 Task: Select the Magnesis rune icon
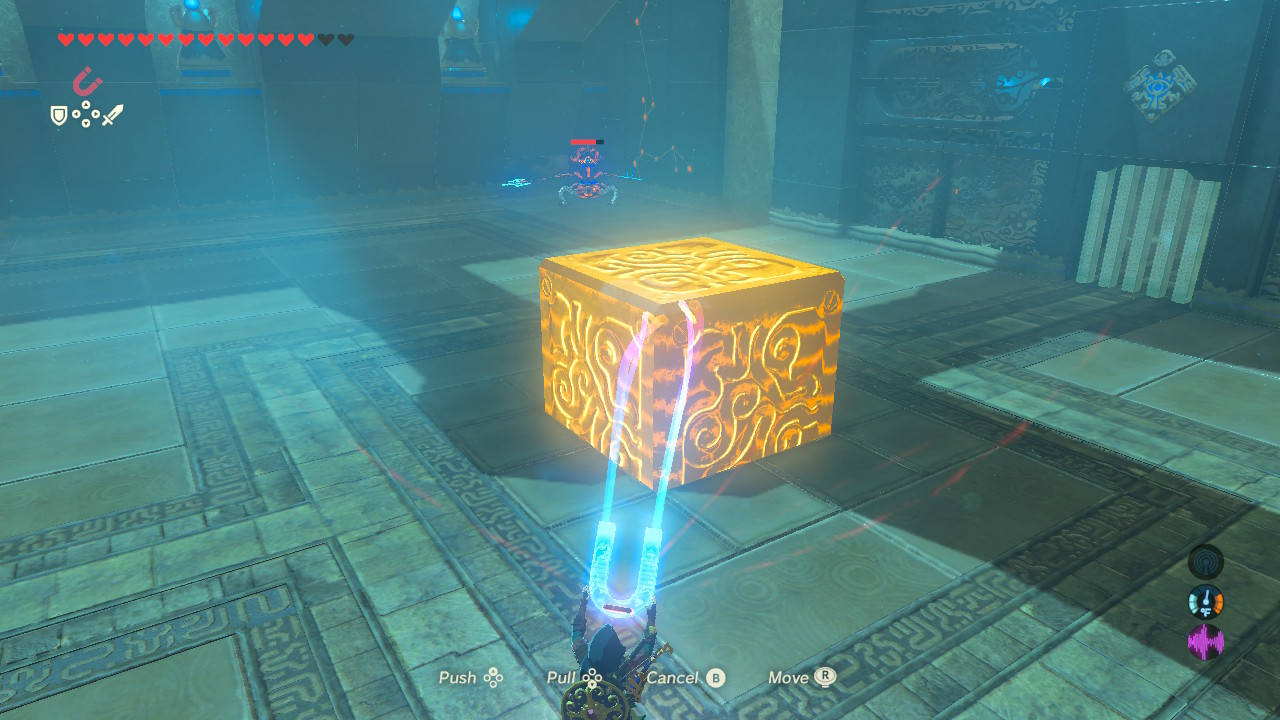coord(87,79)
